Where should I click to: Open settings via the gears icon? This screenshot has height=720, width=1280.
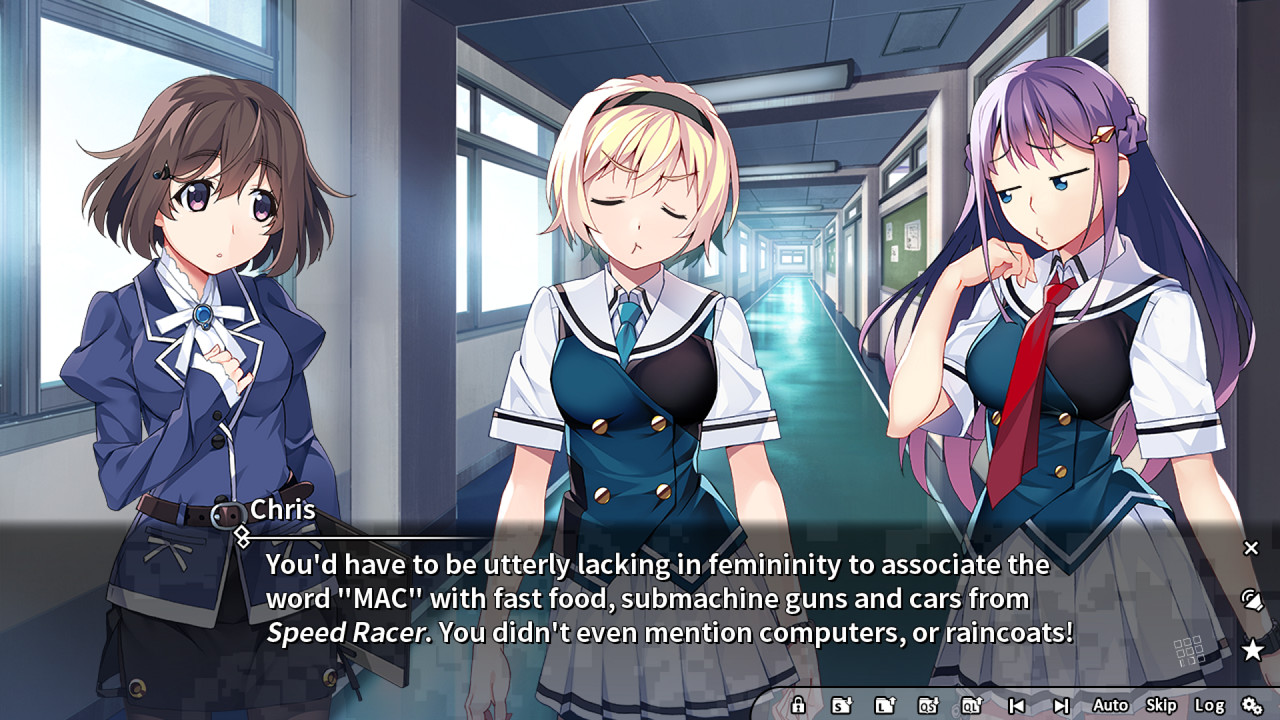(1252, 705)
